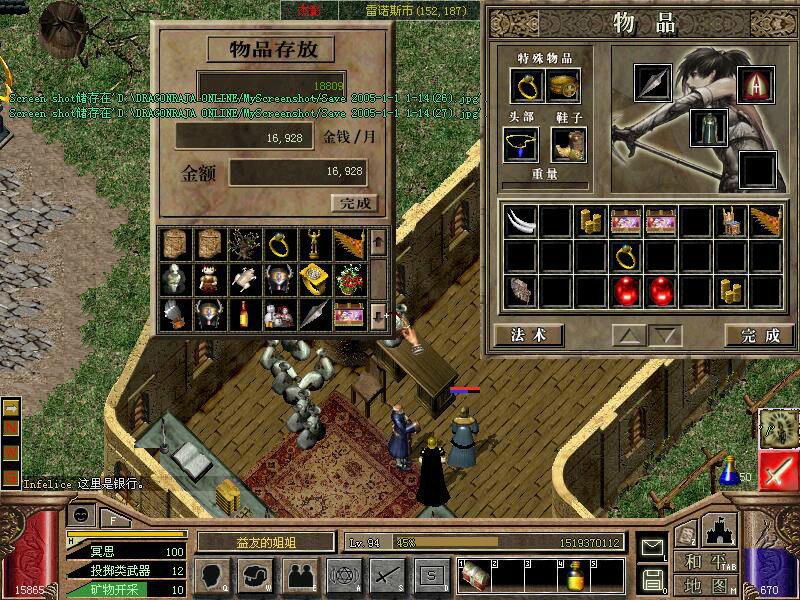Screen dimensions: 800x600
Task: Page inventory up with the up arrow
Action: (x=628, y=335)
